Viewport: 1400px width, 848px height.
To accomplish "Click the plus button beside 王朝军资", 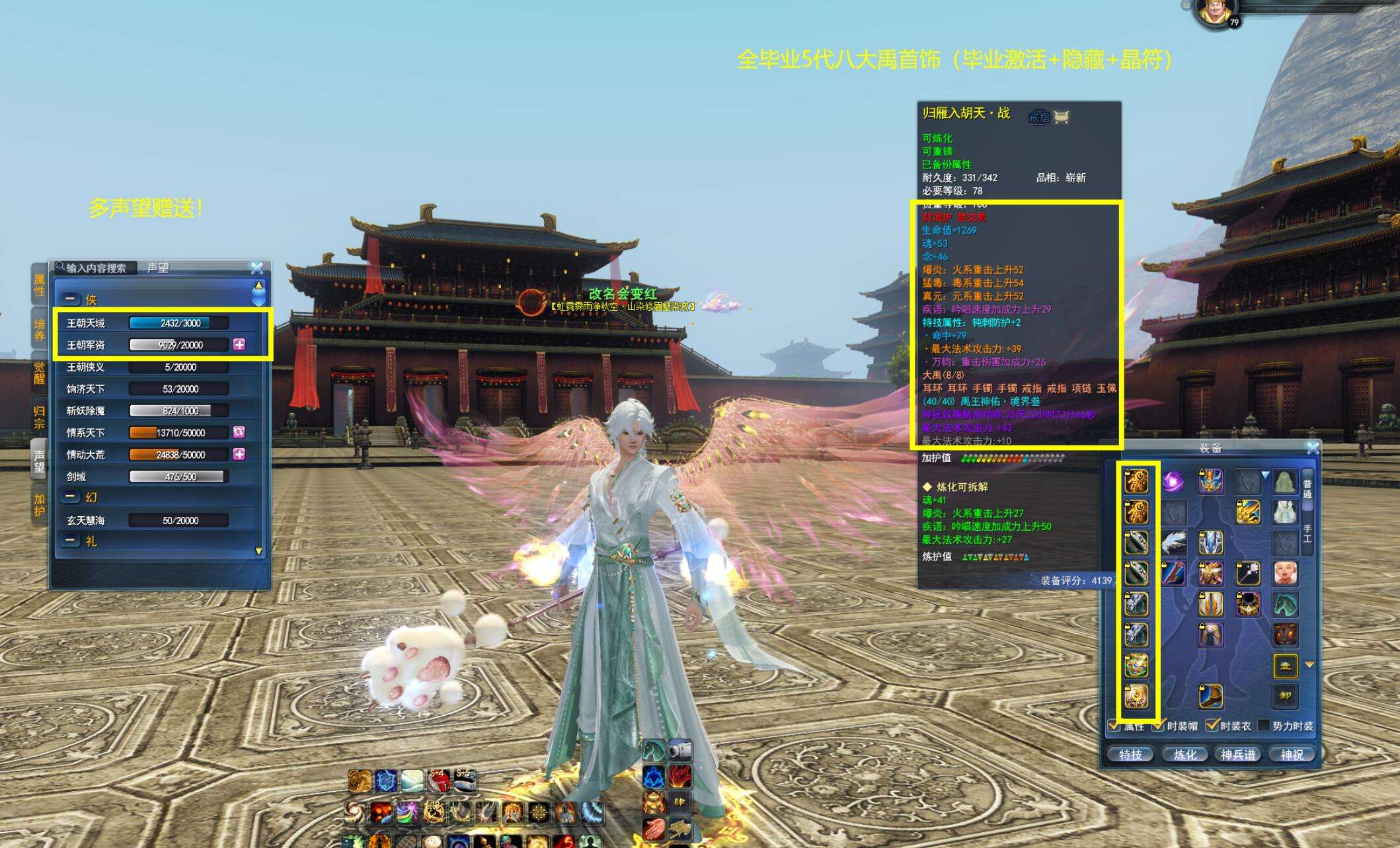I will point(239,344).
